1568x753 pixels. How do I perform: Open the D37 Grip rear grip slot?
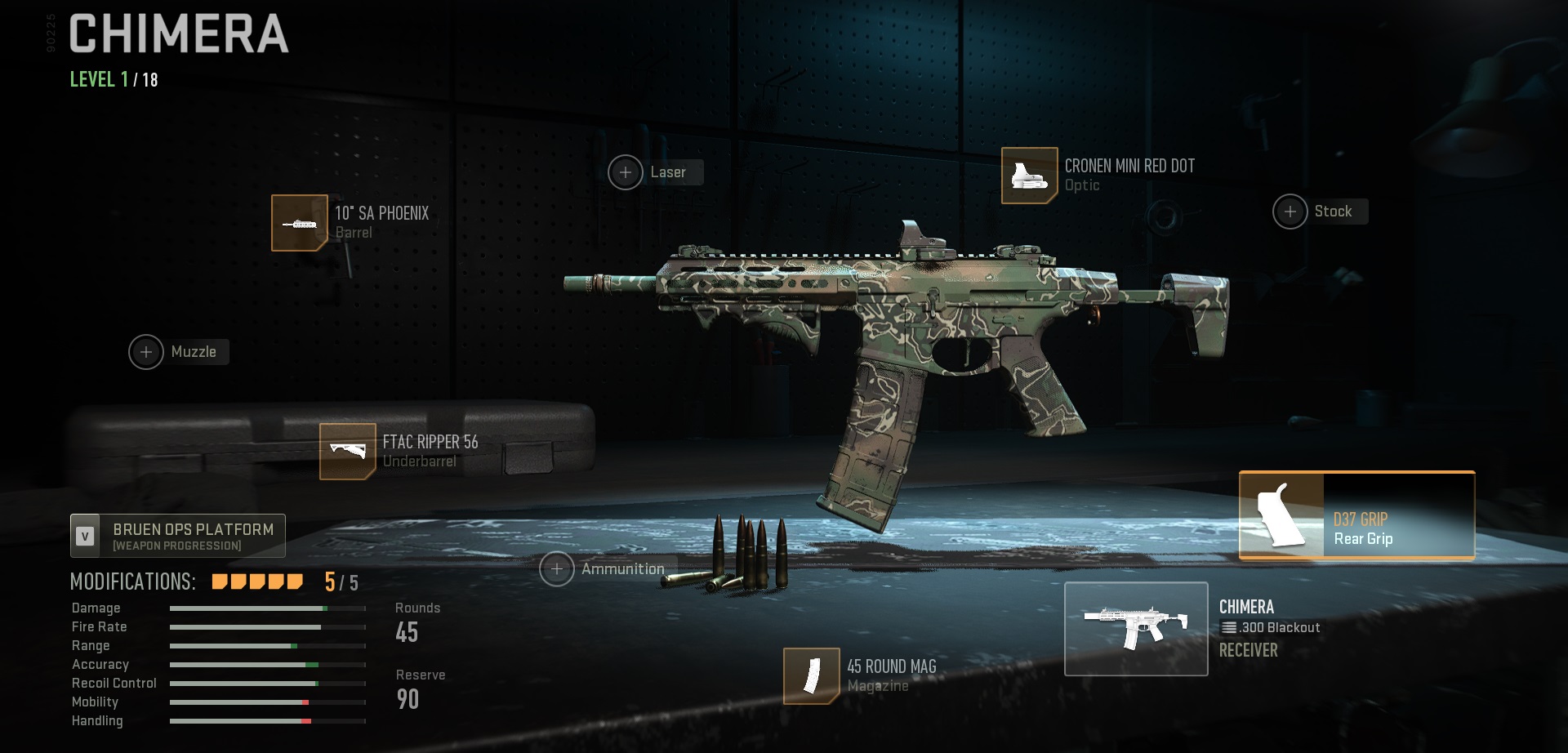tap(1356, 516)
